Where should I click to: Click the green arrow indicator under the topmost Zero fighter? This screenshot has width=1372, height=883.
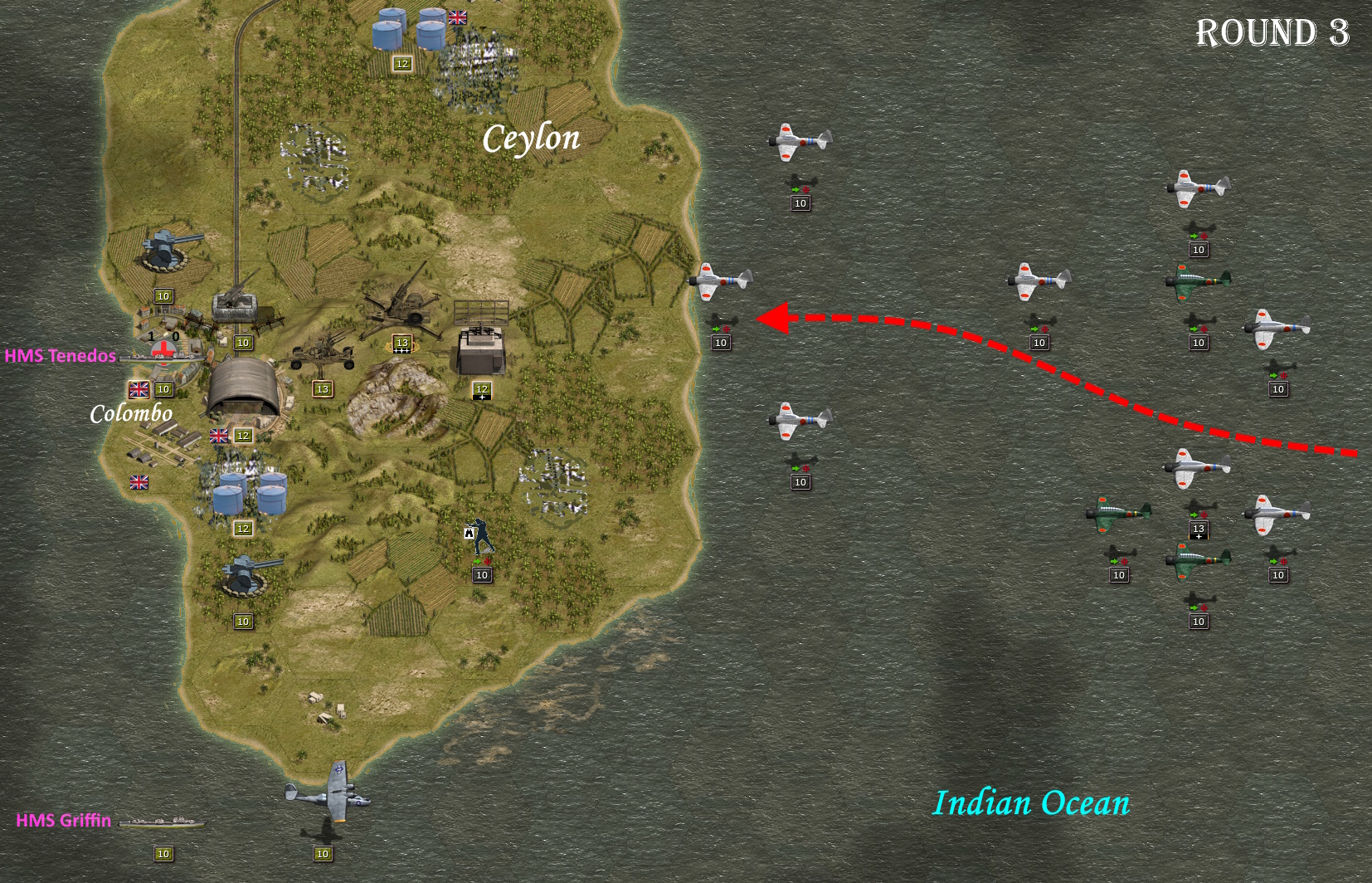click(795, 188)
